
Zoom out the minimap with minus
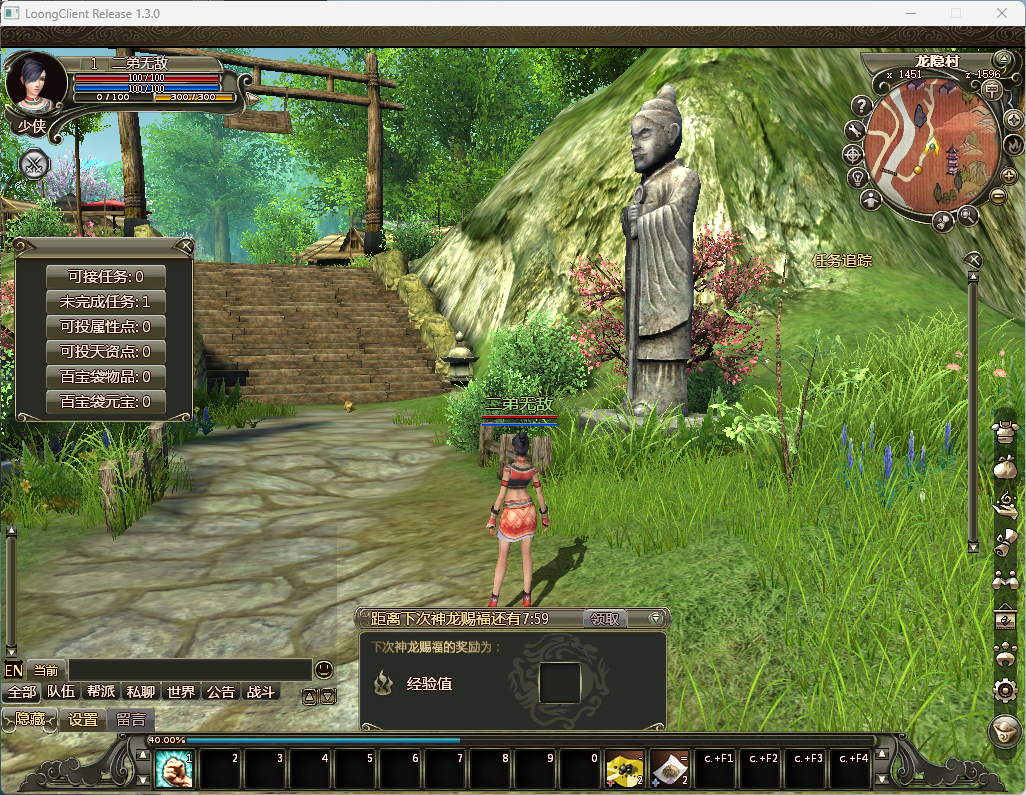(997, 196)
